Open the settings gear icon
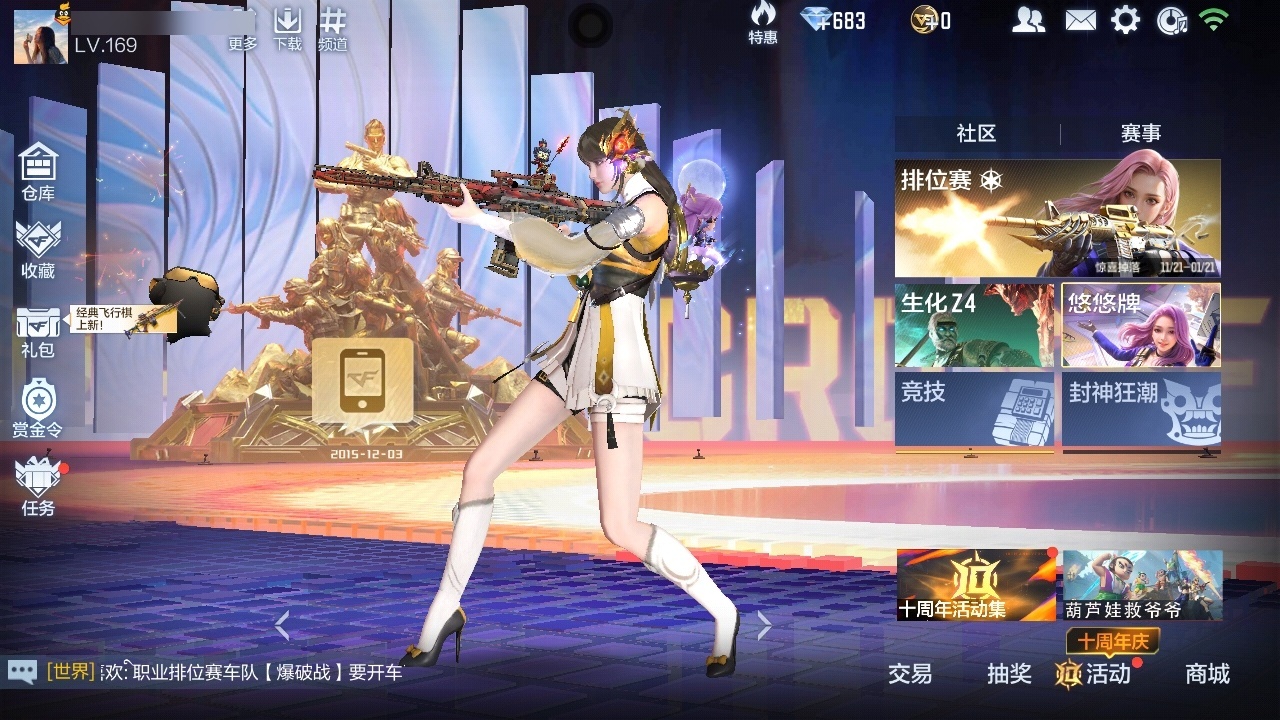The height and width of the screenshot is (720, 1280). pos(1125,20)
